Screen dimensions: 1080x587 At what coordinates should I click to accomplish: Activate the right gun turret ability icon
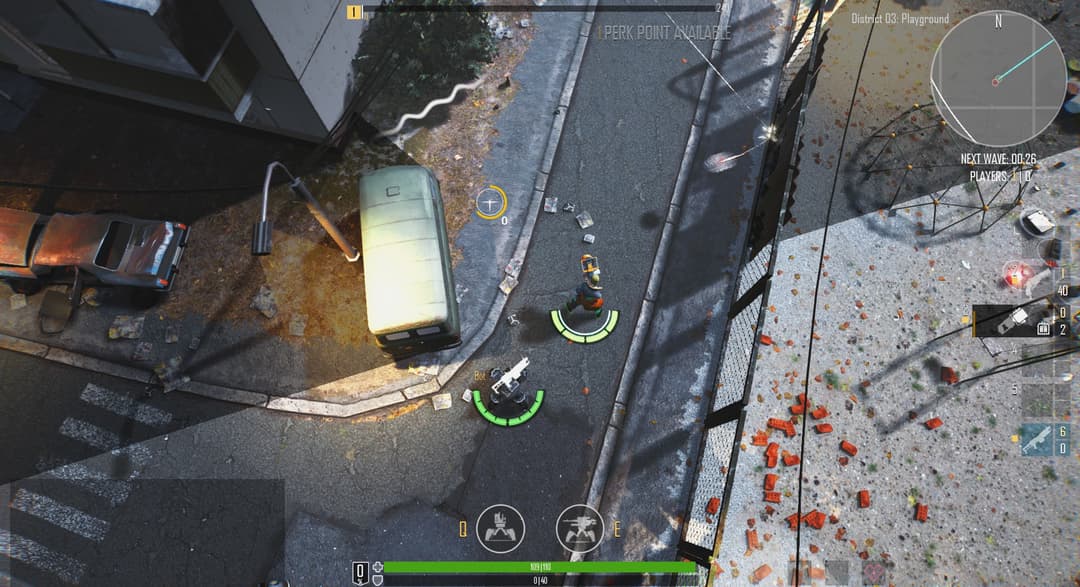(580, 528)
